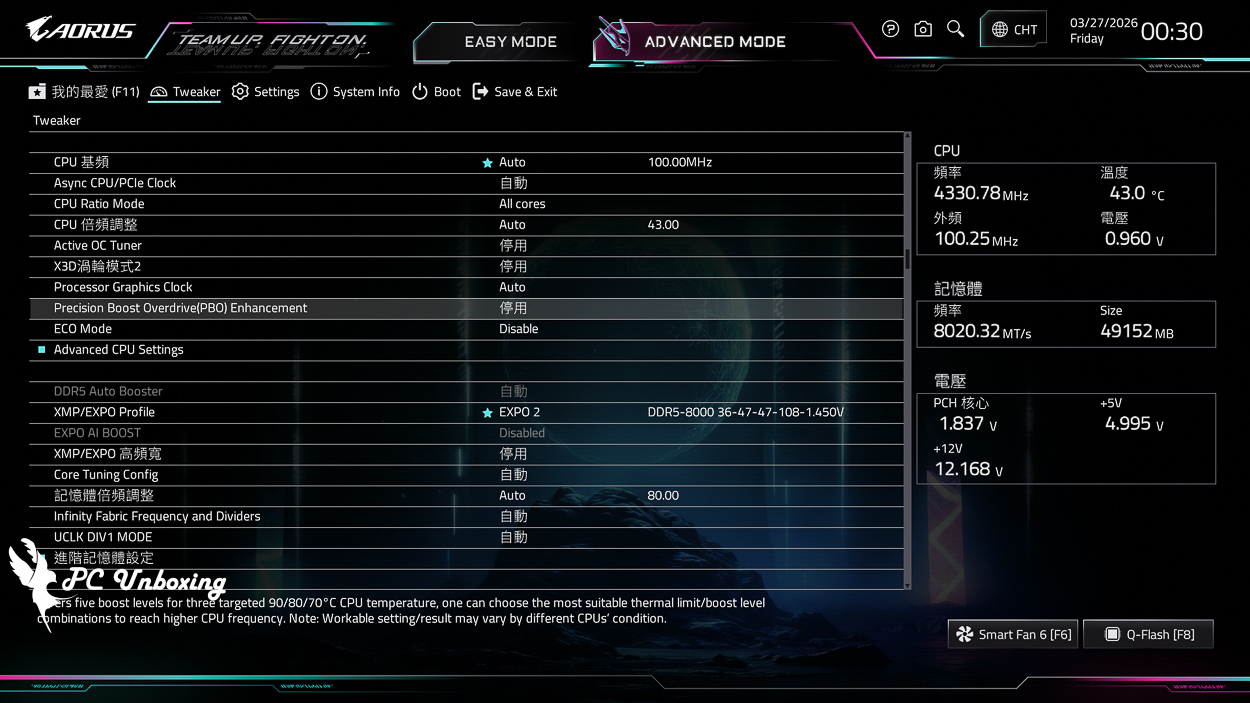Open the Save & Exit tab
1250x703 pixels.
pyautogui.click(x=515, y=92)
